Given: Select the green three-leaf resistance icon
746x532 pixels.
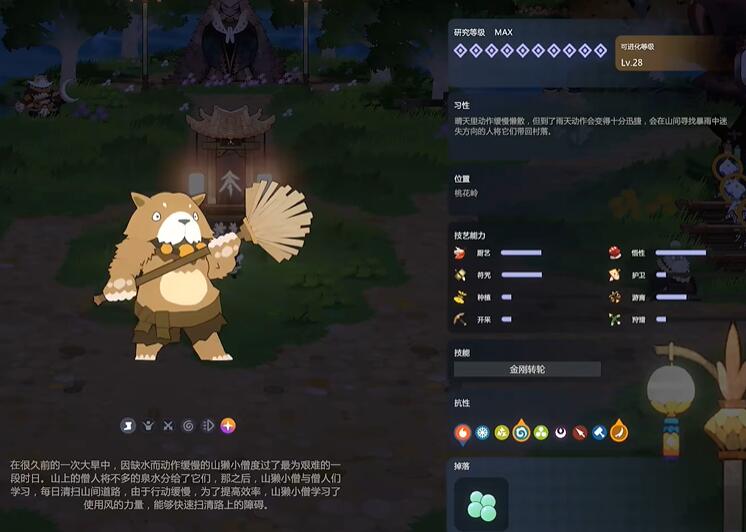Looking at the screenshot, I should point(540,433).
